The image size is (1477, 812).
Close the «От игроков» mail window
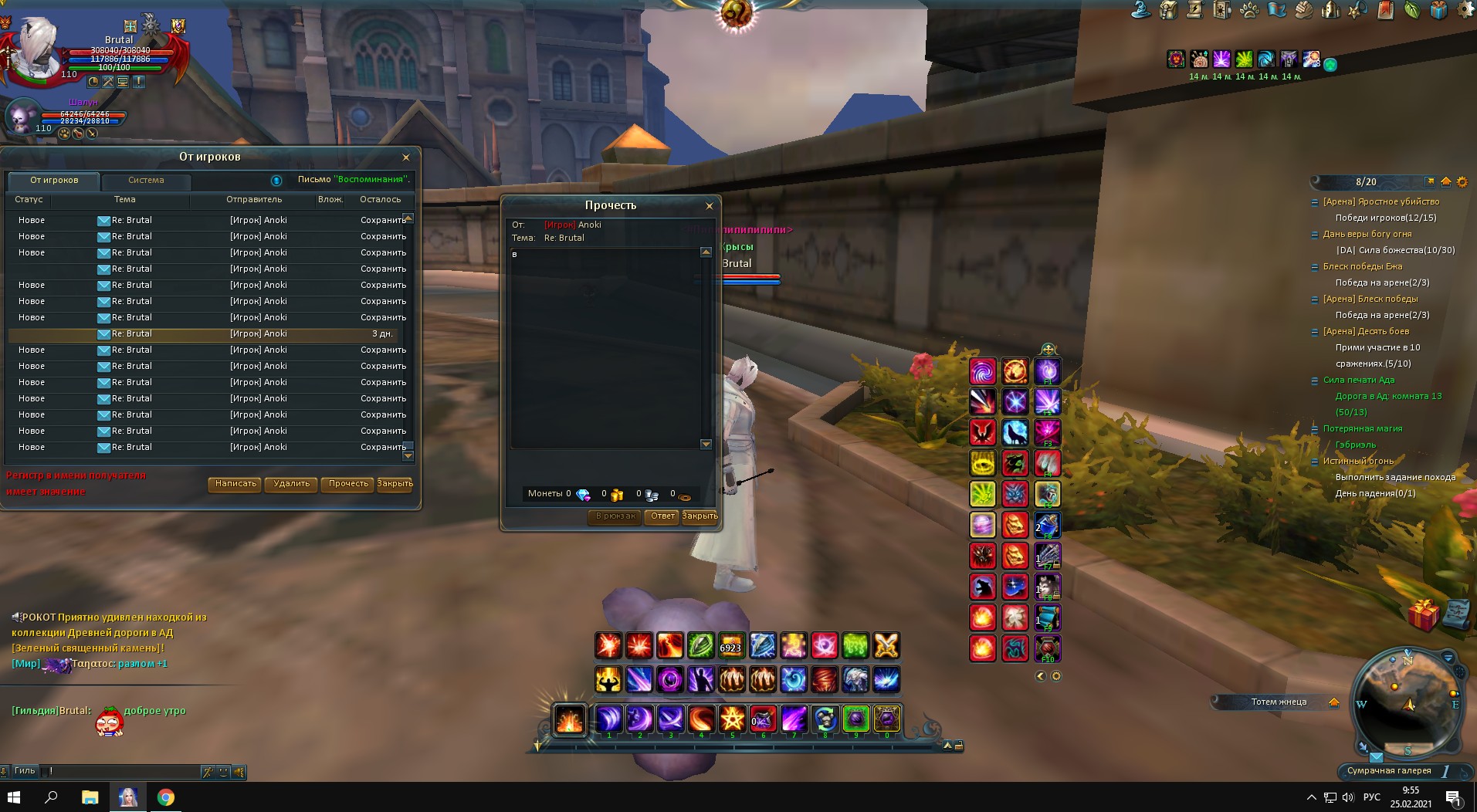(x=406, y=157)
